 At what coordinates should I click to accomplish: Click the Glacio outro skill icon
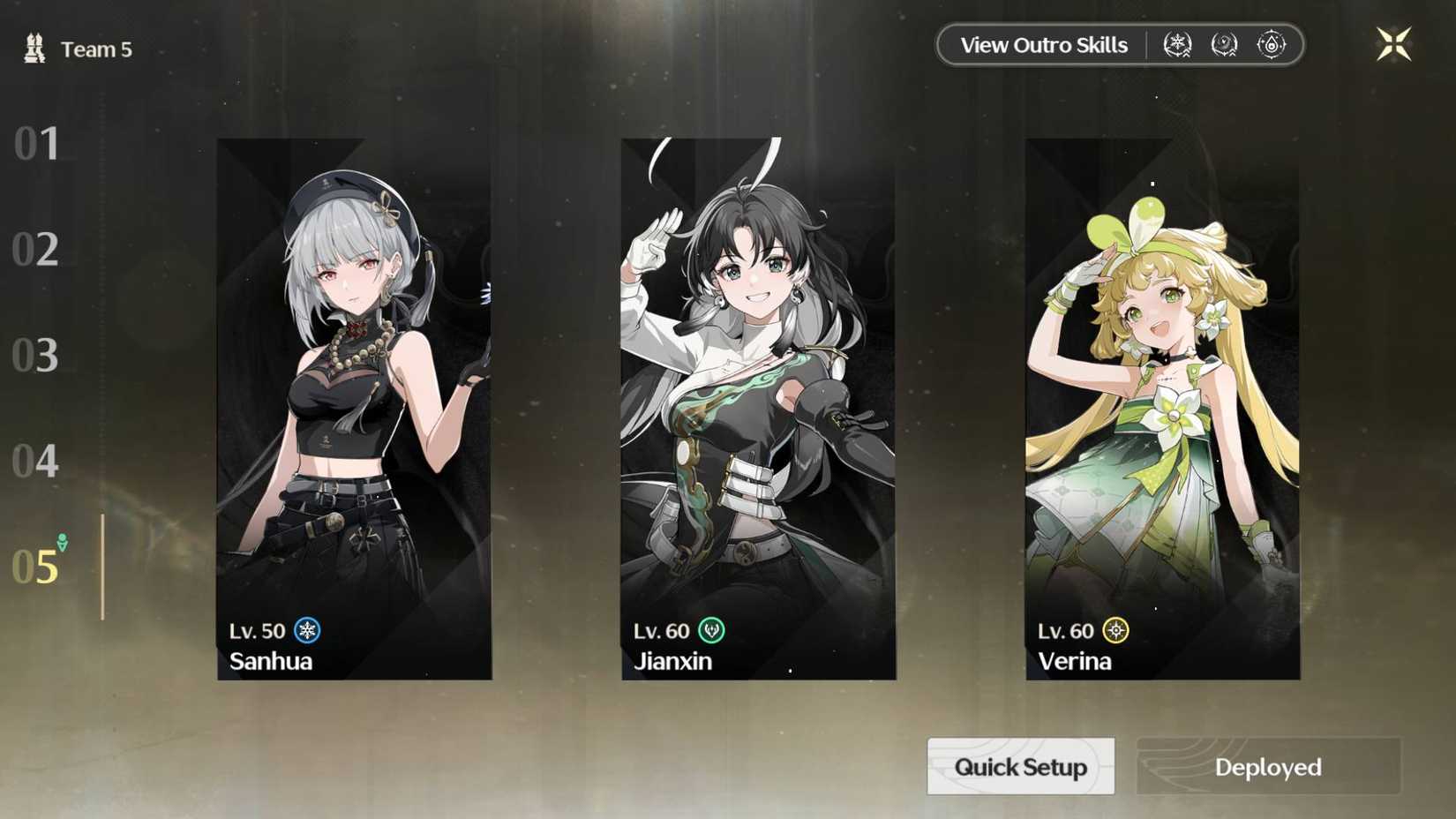[1177, 42]
